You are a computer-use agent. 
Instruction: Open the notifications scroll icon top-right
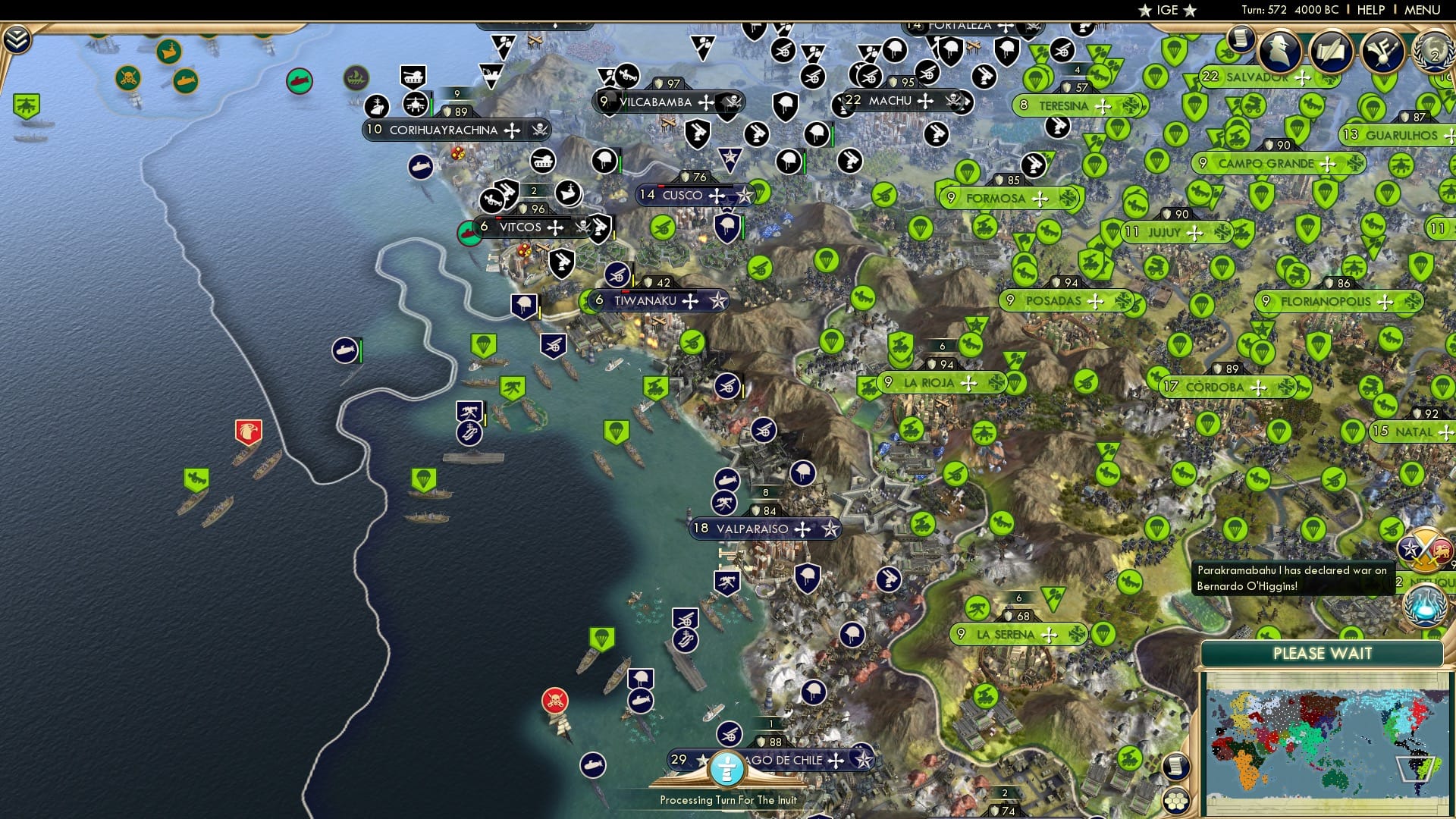1241,39
